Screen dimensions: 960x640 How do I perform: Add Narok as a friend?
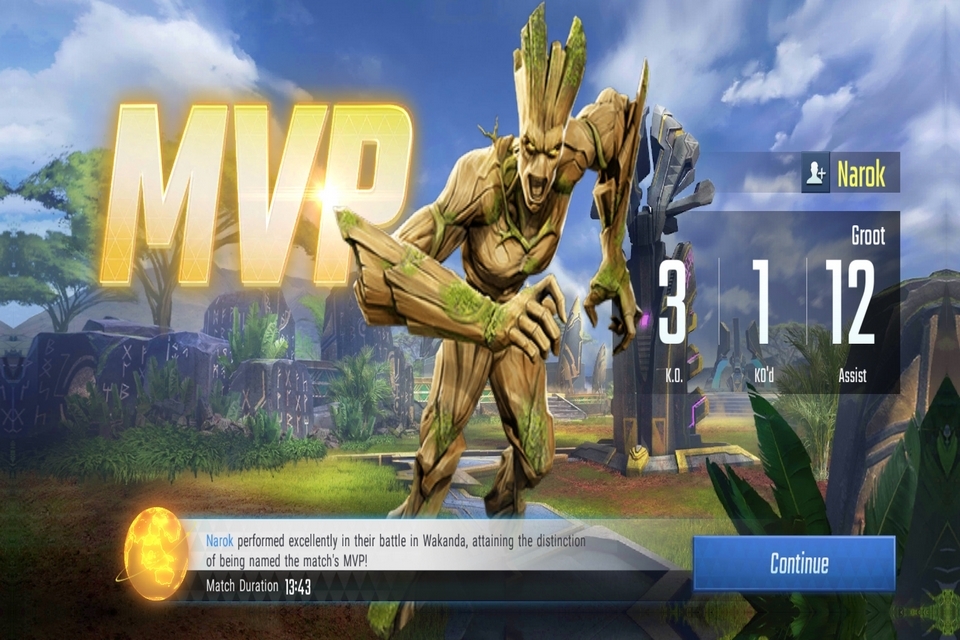815,173
